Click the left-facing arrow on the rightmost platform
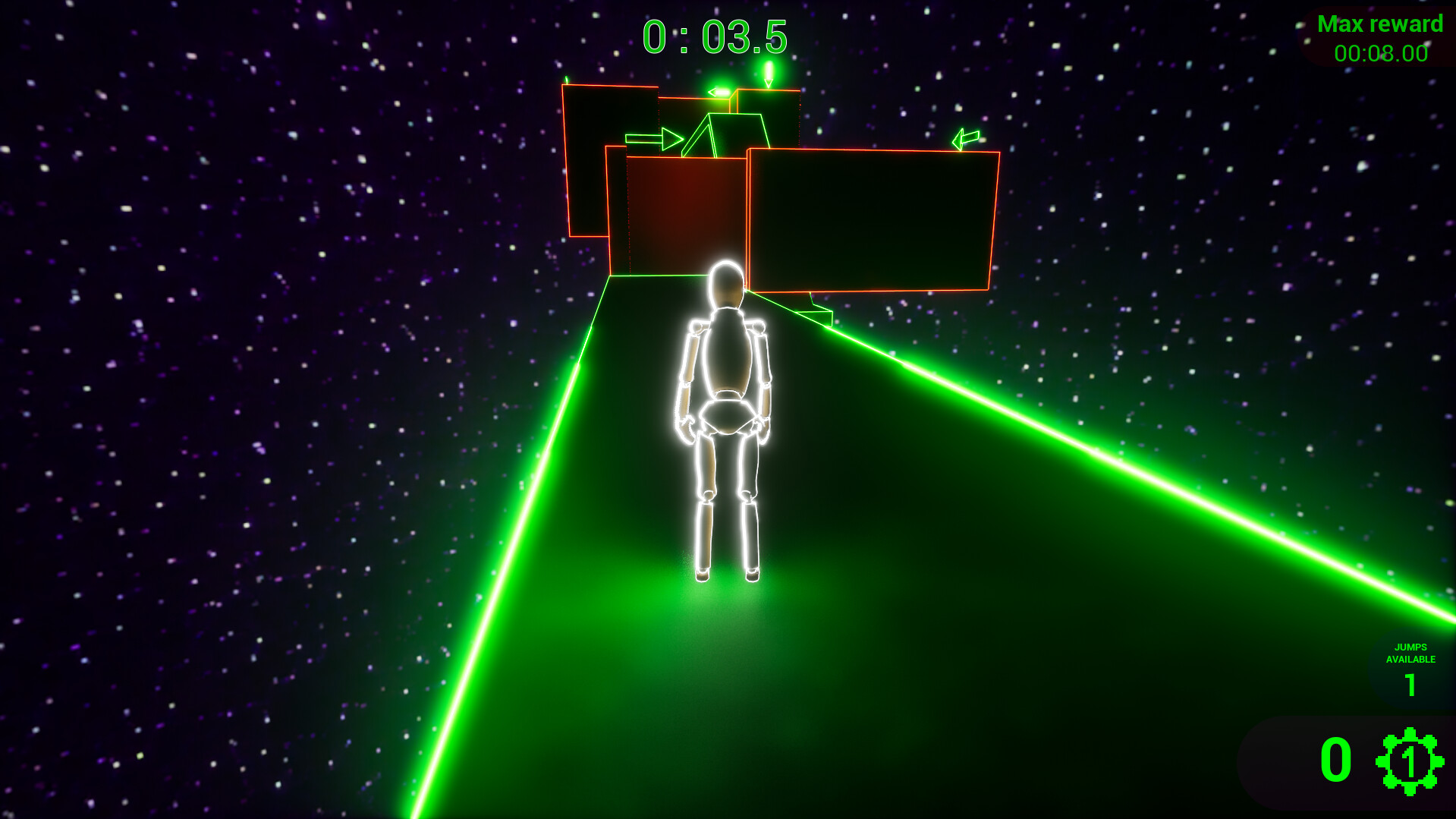This screenshot has width=1456, height=819. coord(965,137)
